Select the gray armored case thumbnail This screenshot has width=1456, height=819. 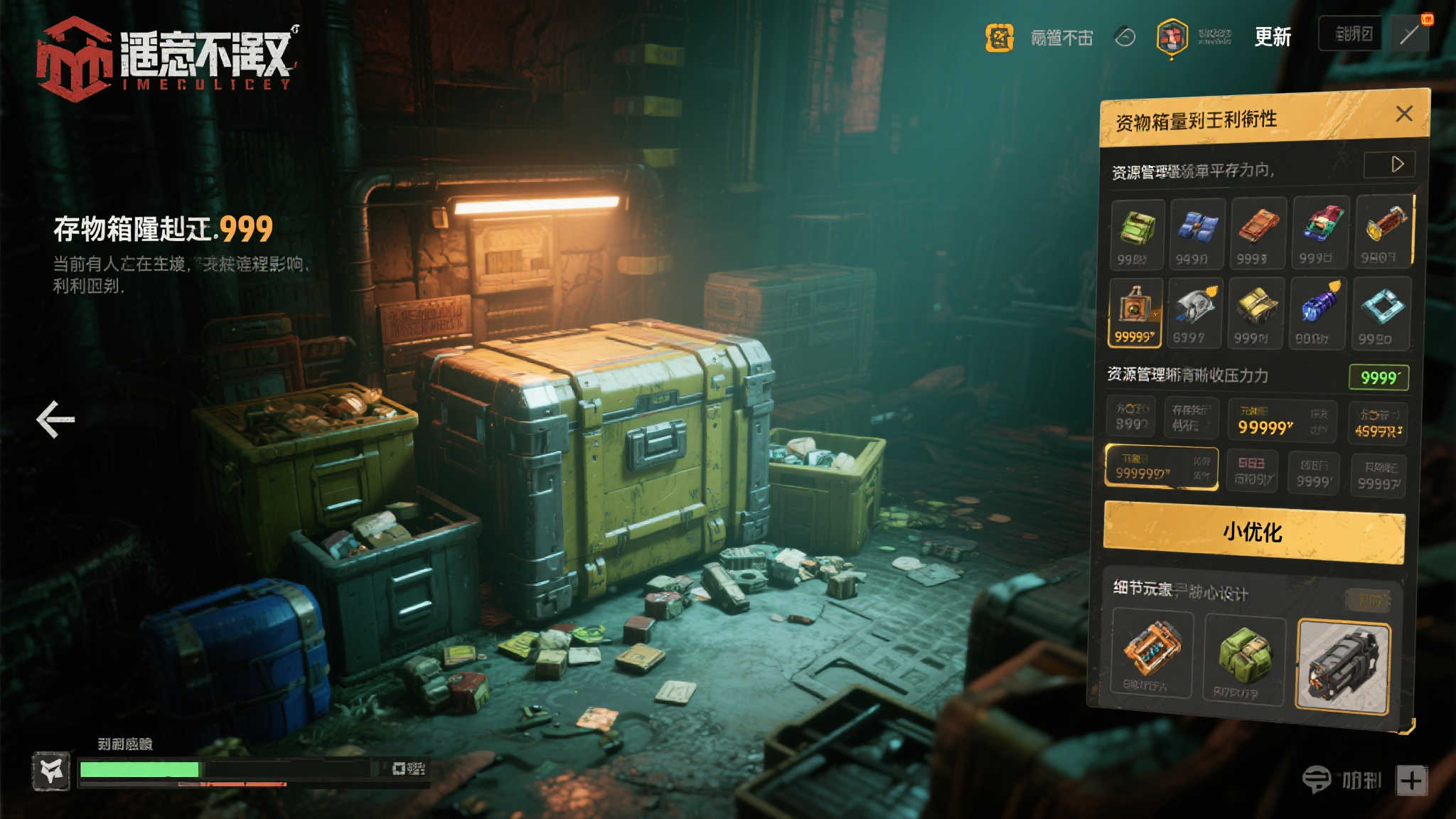coord(1343,665)
